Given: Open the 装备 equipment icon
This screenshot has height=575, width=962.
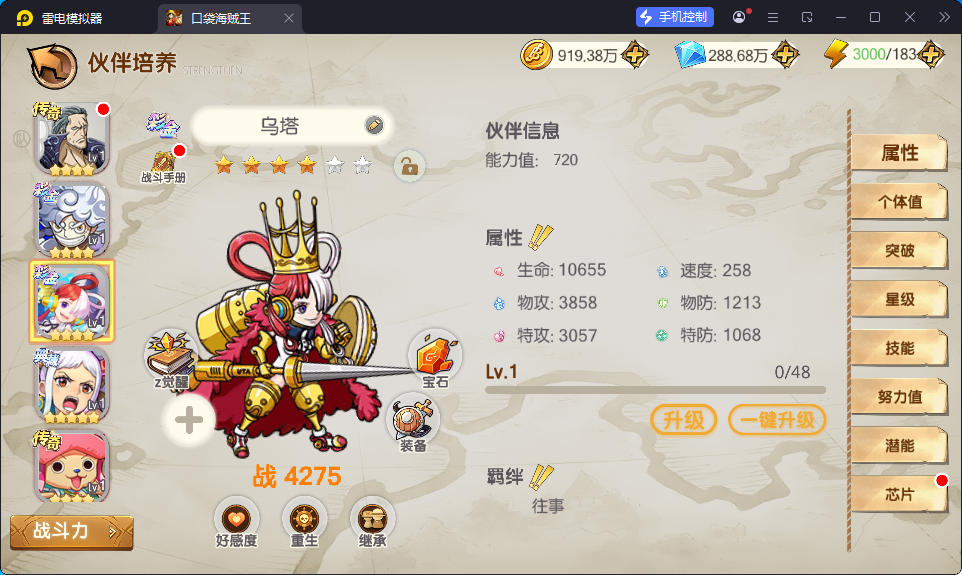Looking at the screenshot, I should pos(413,422).
